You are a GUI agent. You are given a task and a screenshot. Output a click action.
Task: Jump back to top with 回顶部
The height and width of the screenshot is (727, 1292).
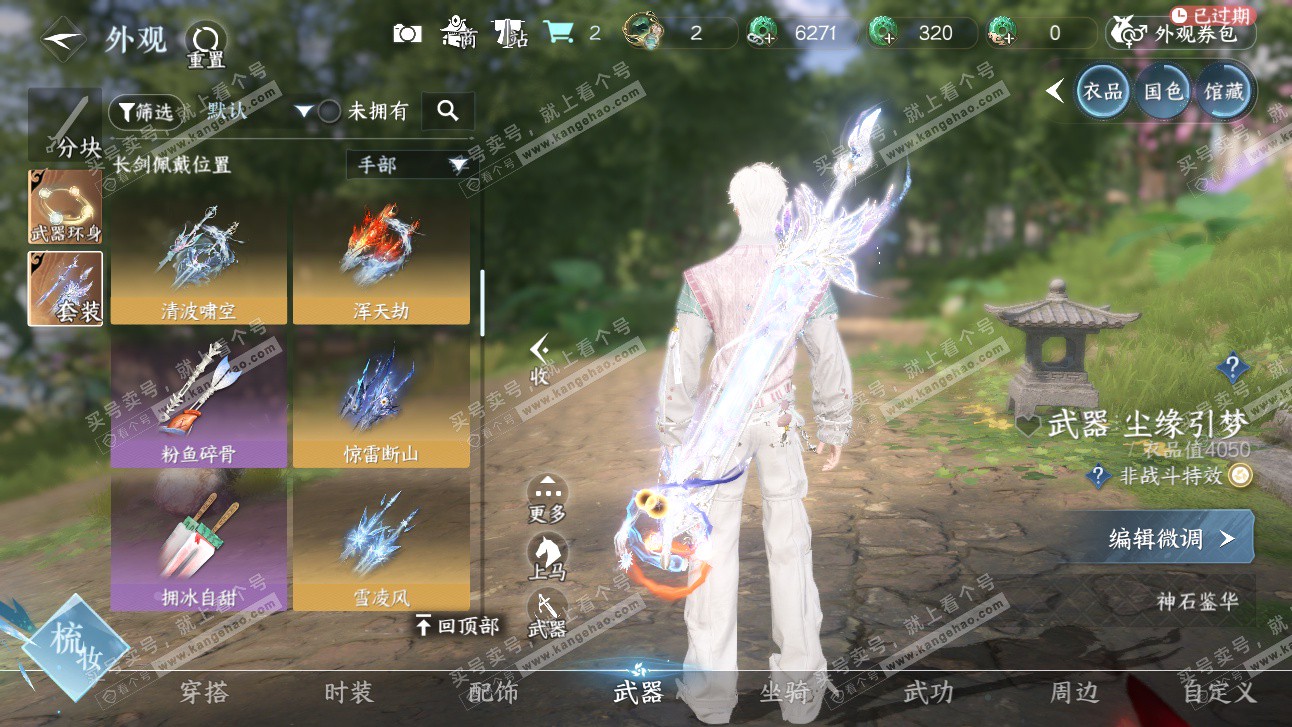pos(458,627)
